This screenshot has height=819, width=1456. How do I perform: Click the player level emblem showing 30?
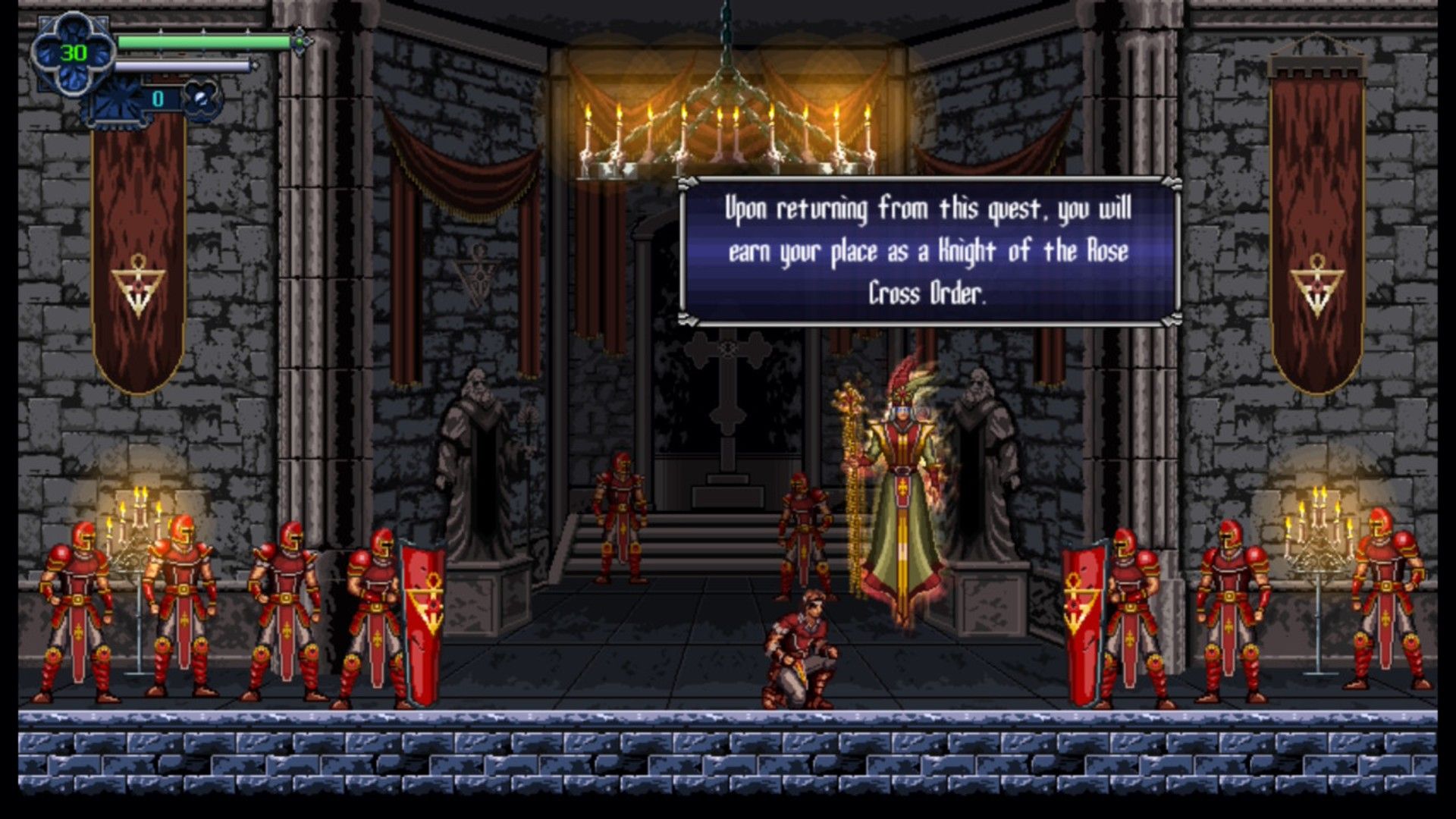[x=72, y=51]
